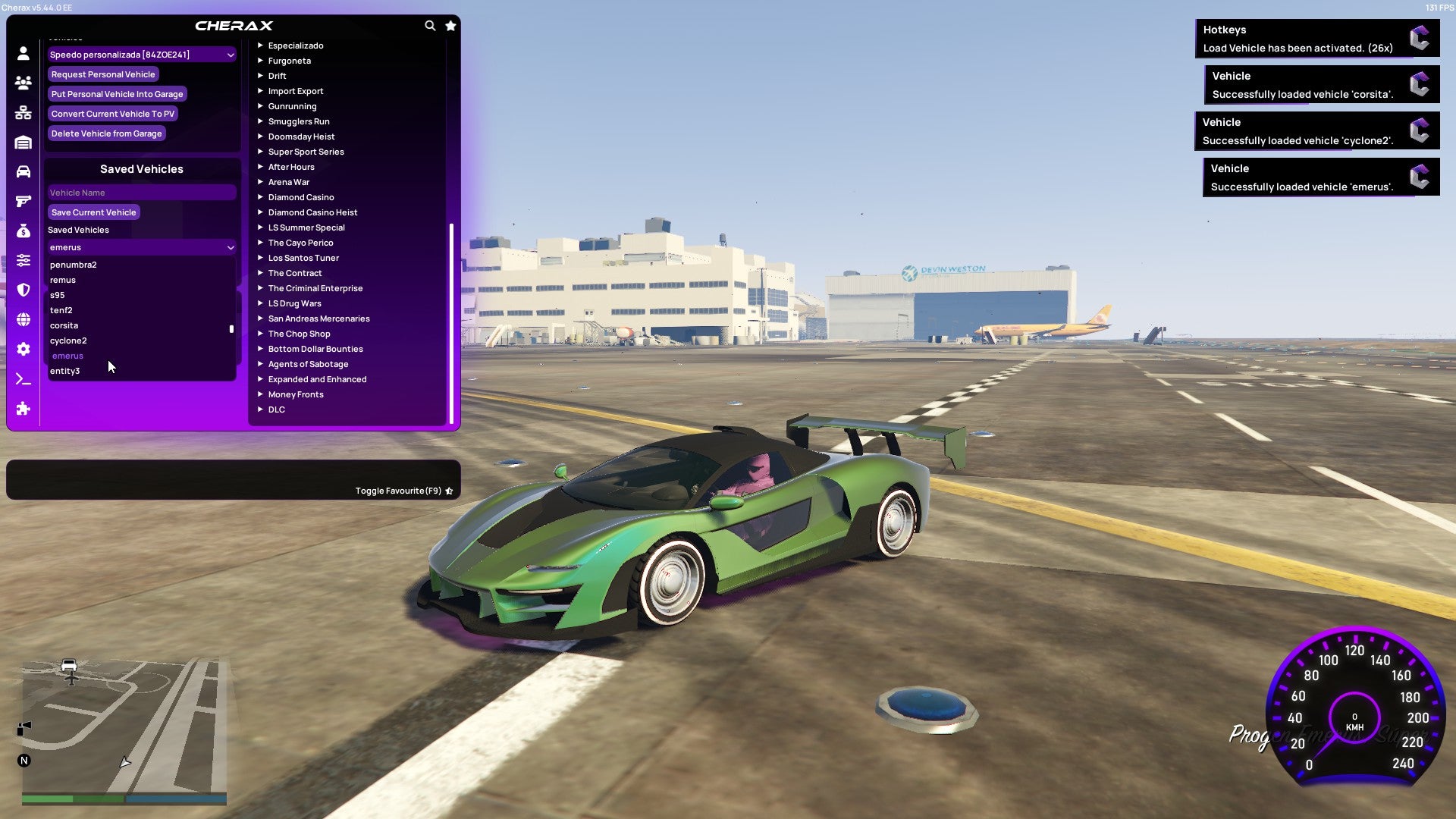Open the globe Web icon

23,318
